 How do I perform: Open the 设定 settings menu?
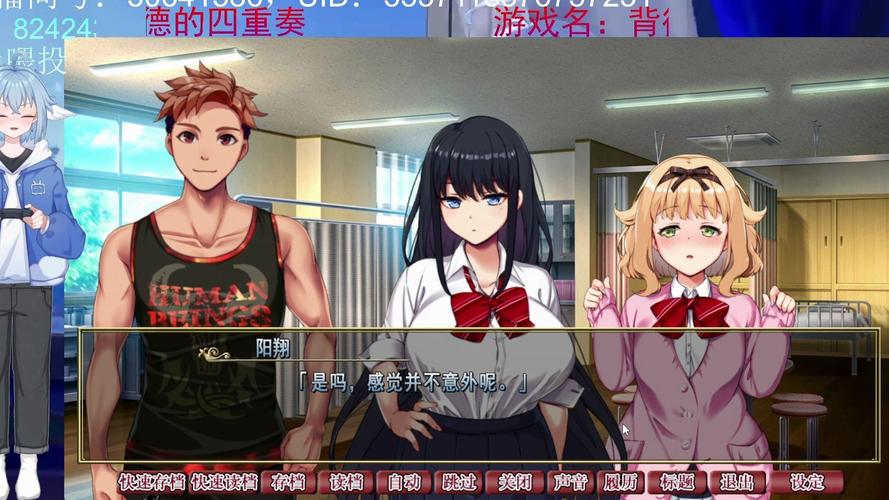(x=806, y=482)
